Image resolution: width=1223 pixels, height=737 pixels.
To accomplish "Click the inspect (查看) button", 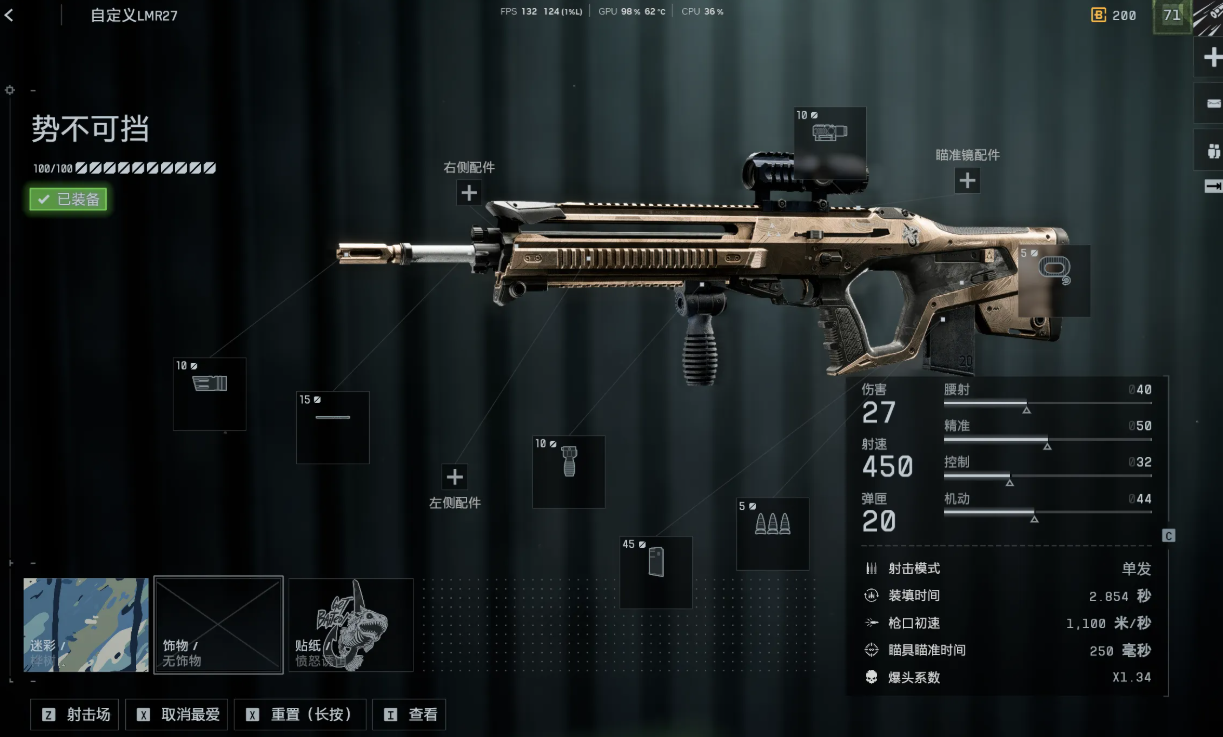I will click(x=409, y=715).
